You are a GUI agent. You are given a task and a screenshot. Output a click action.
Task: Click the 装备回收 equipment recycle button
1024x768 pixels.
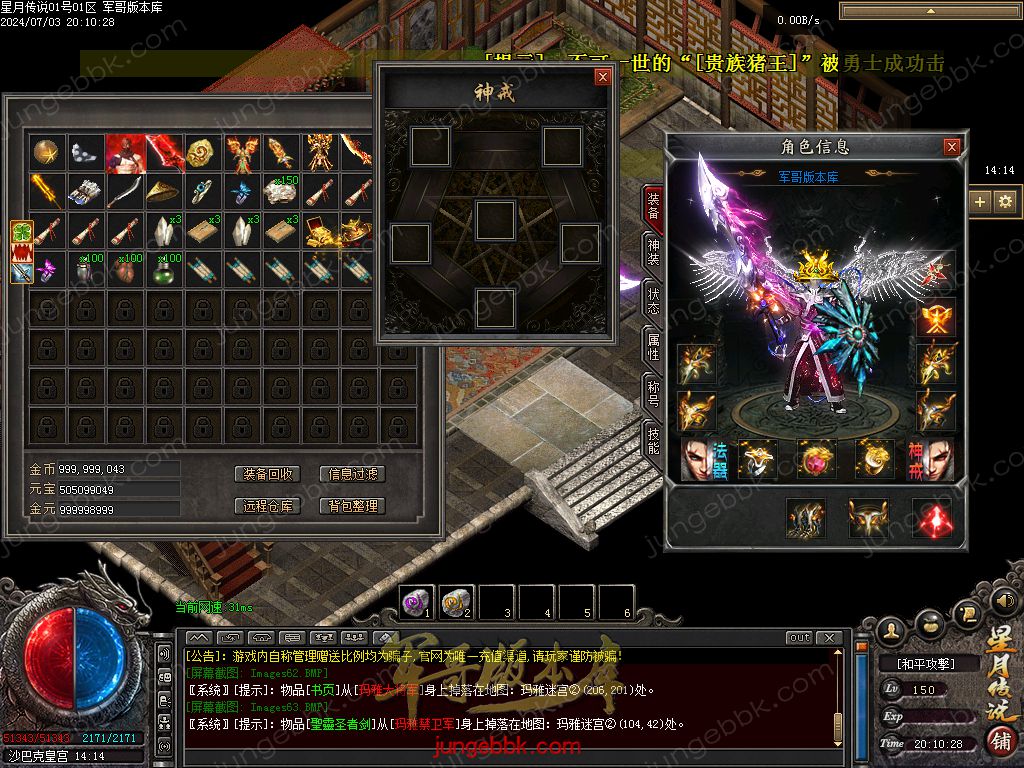click(268, 474)
